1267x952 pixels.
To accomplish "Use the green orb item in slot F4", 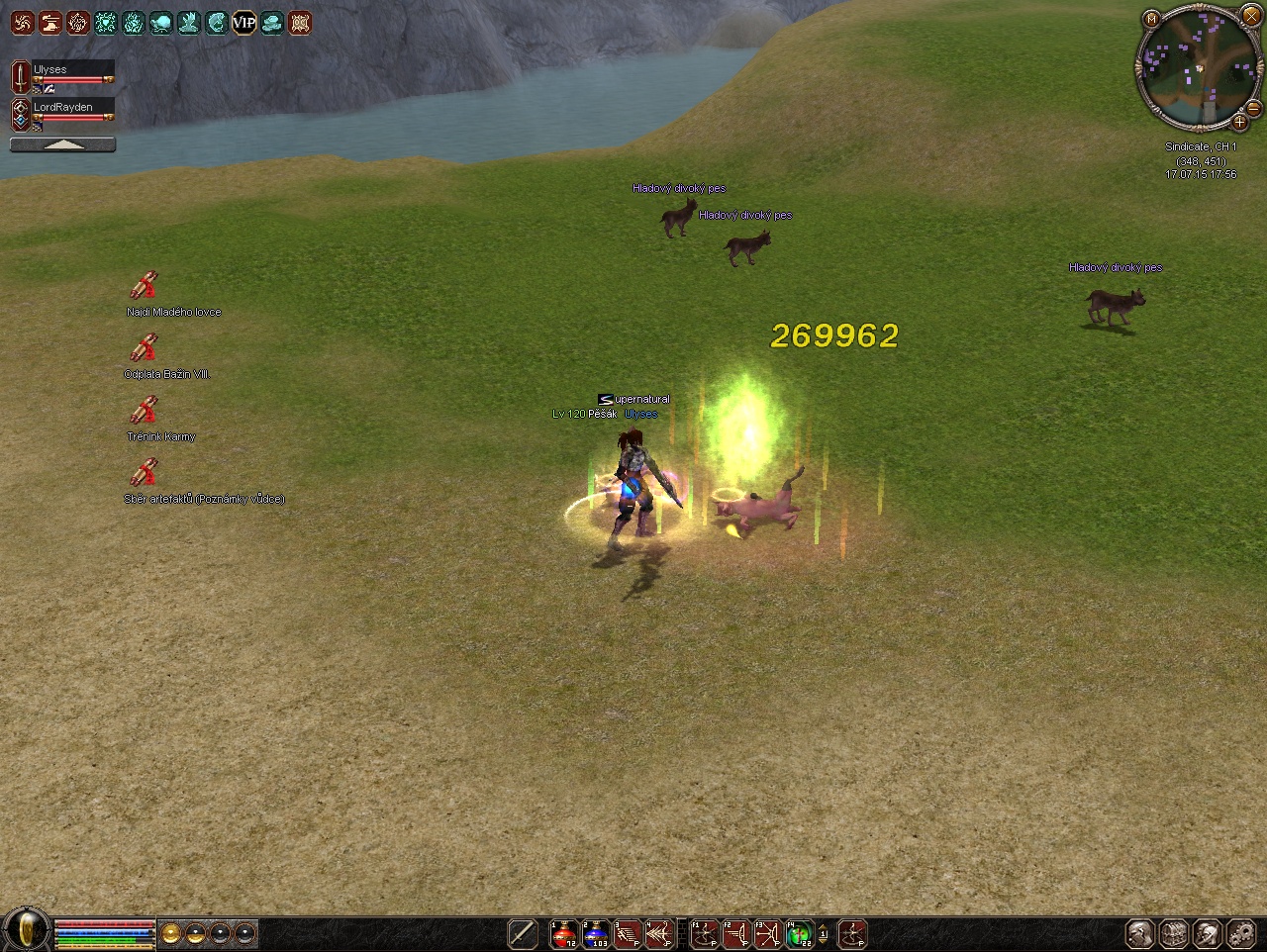I will 799,933.
